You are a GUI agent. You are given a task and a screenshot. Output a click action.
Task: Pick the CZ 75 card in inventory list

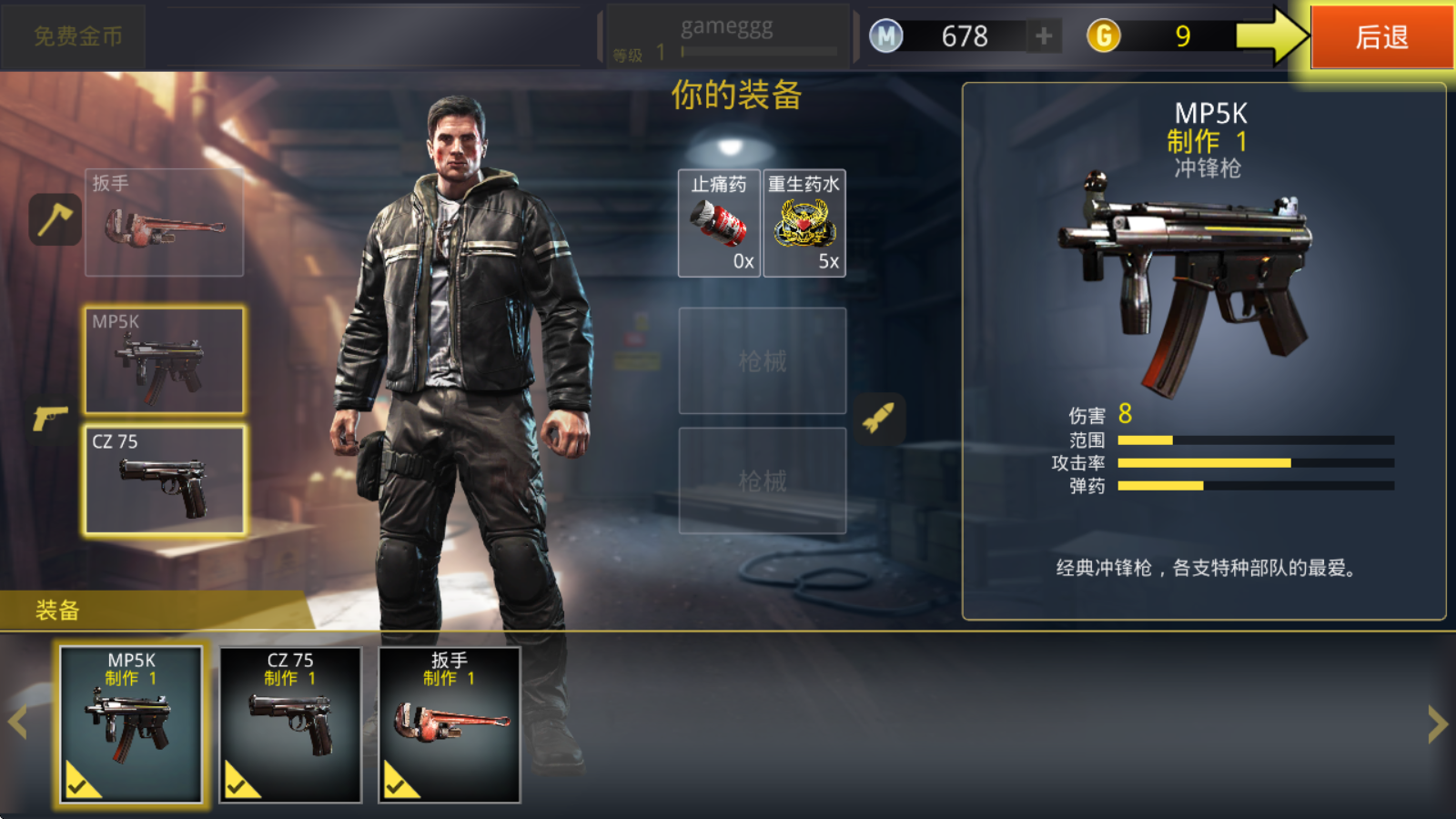pos(290,724)
